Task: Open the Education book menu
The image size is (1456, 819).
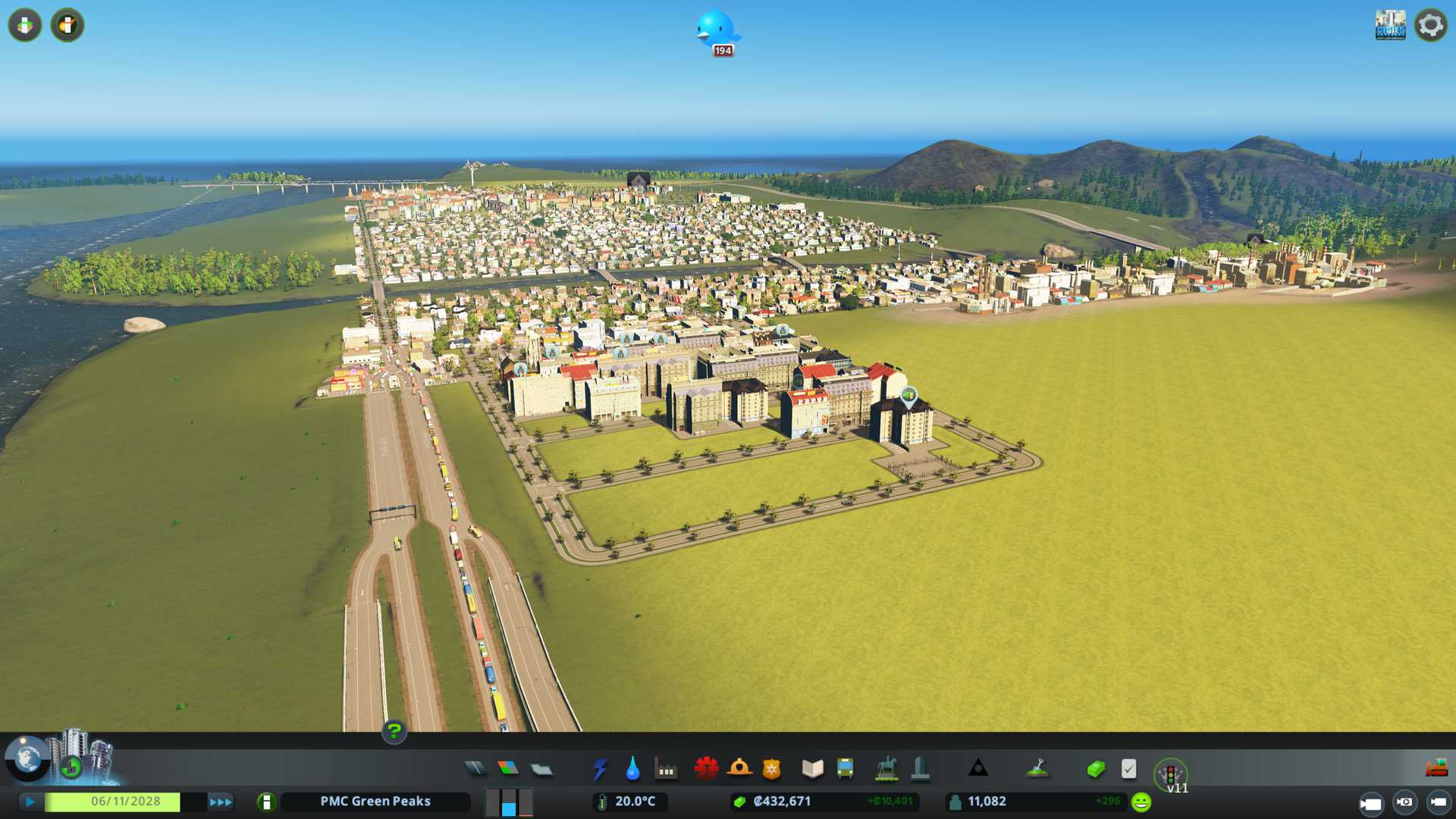Action: (x=812, y=769)
